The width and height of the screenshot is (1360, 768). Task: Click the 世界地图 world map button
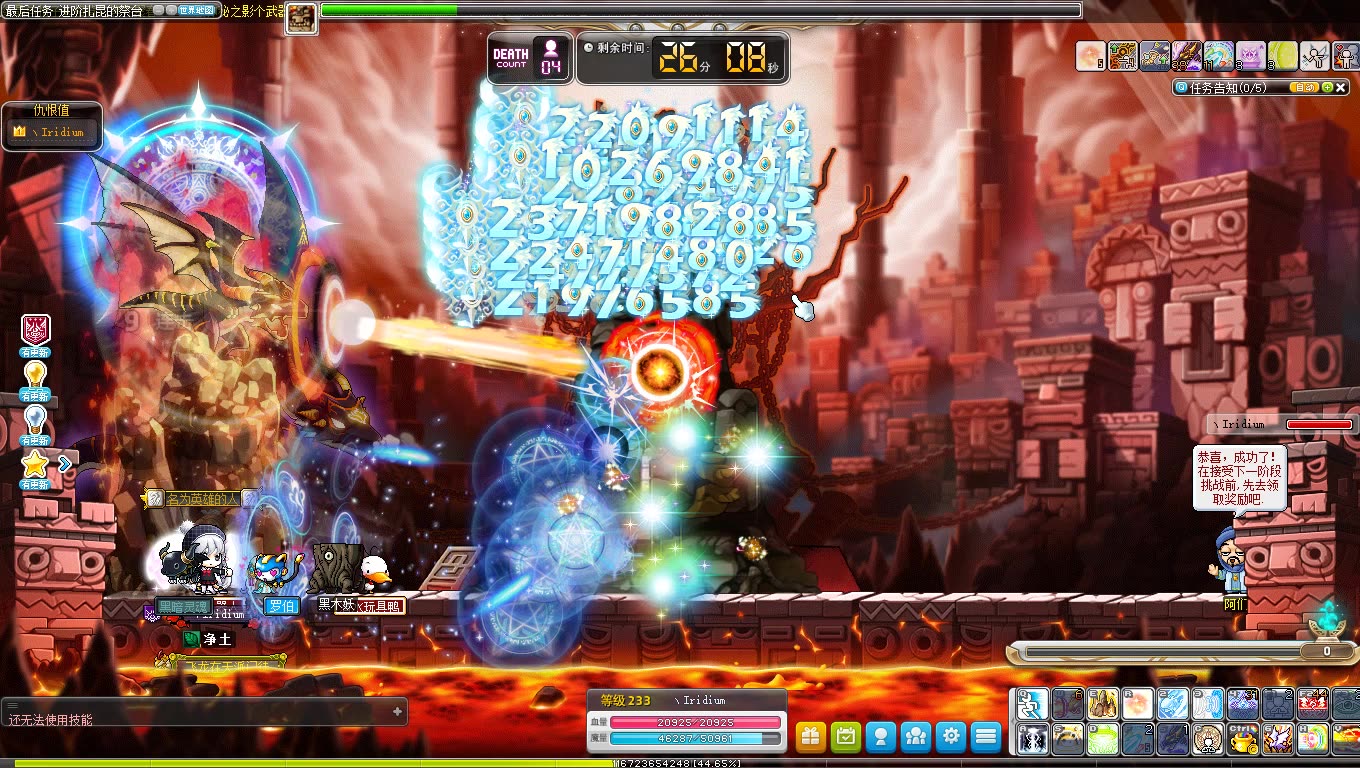click(x=196, y=10)
